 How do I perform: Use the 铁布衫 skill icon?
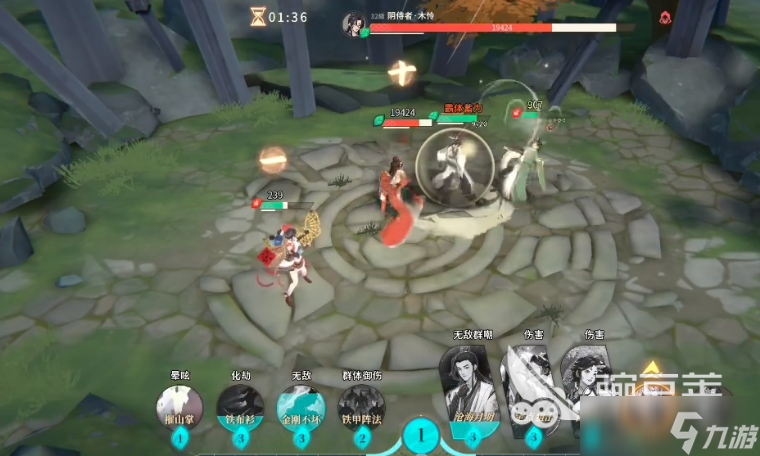pos(240,409)
